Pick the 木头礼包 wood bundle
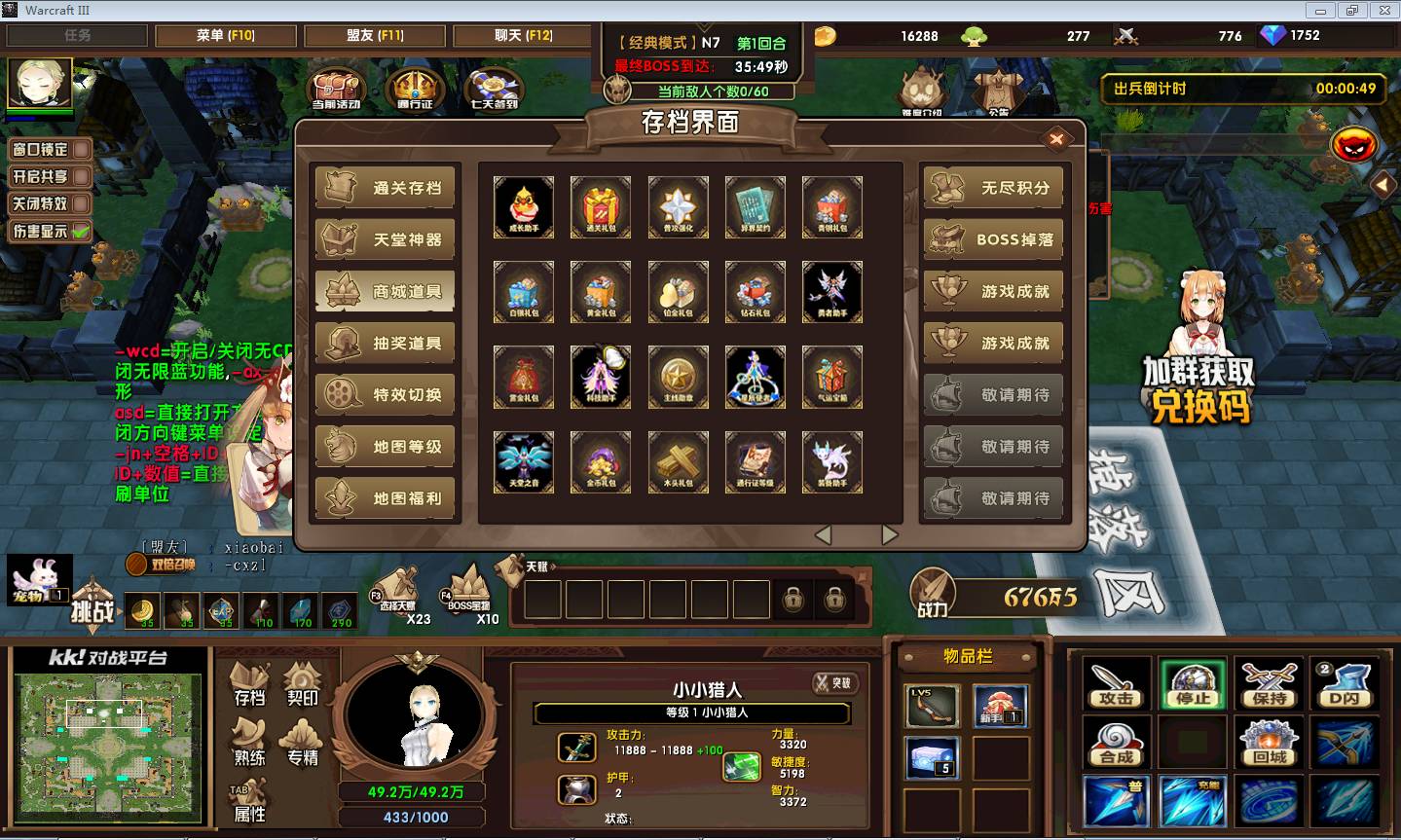1401x840 pixels. tap(678, 461)
